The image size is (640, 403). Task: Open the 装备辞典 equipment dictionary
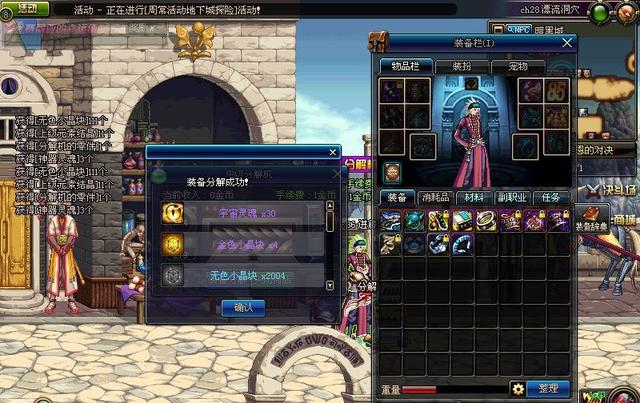592,218
